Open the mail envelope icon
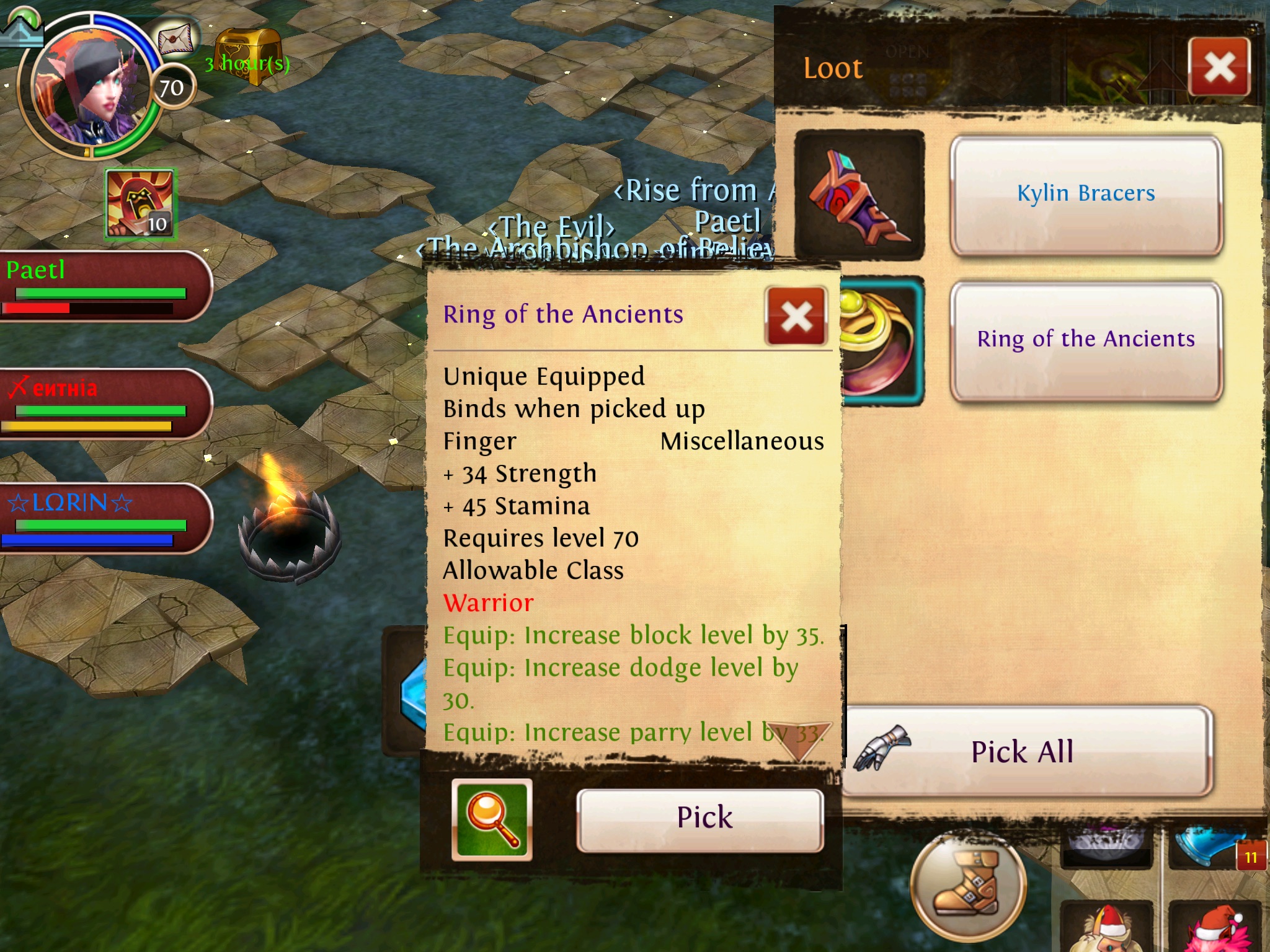Screen dimensions: 1270x952 (x=176, y=41)
